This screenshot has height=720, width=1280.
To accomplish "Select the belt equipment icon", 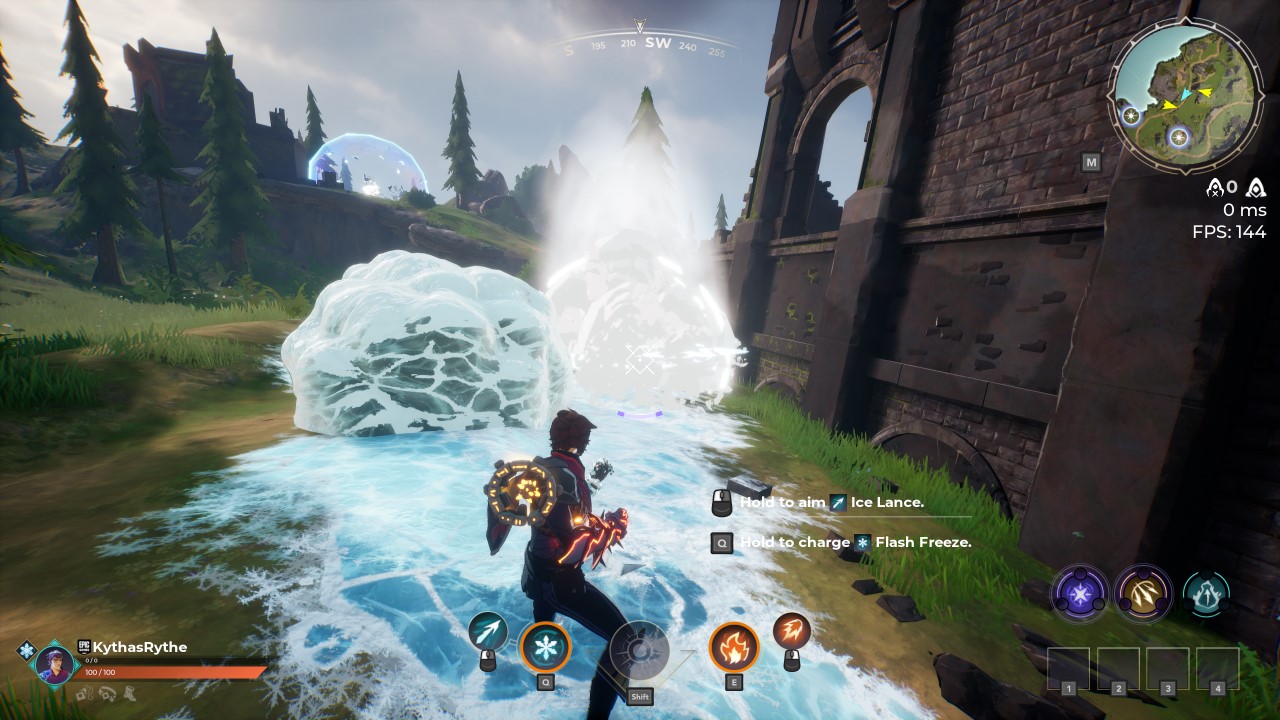I will point(107,694).
